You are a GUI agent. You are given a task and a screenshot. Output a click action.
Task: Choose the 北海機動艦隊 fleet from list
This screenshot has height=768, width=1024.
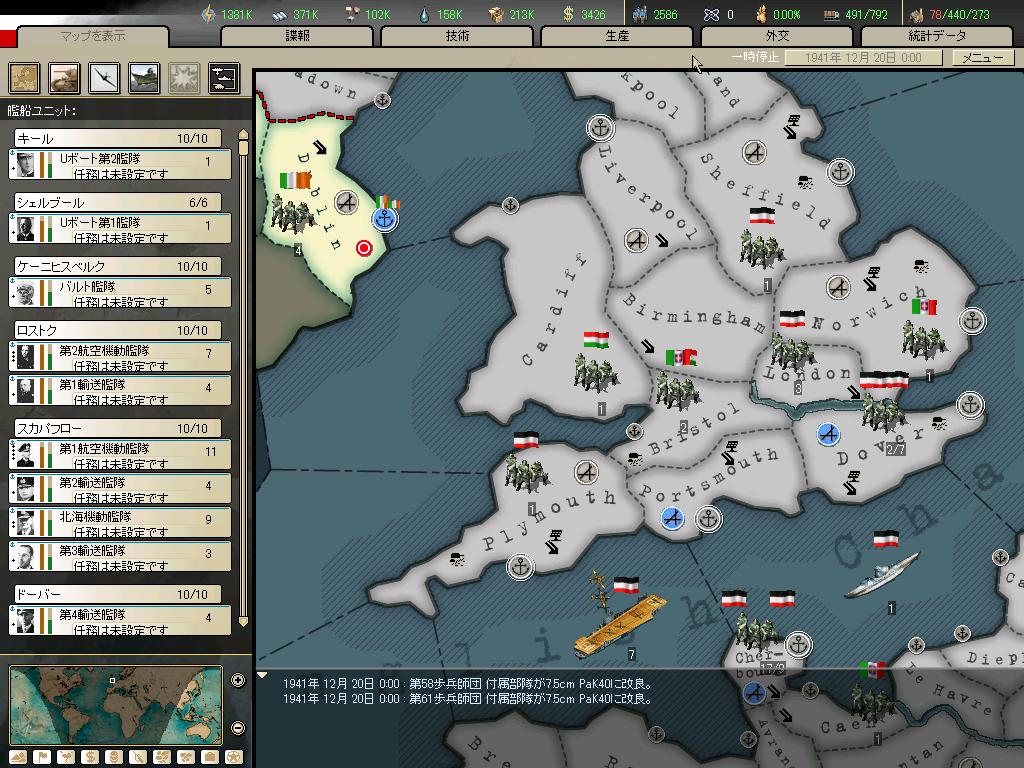click(121, 522)
